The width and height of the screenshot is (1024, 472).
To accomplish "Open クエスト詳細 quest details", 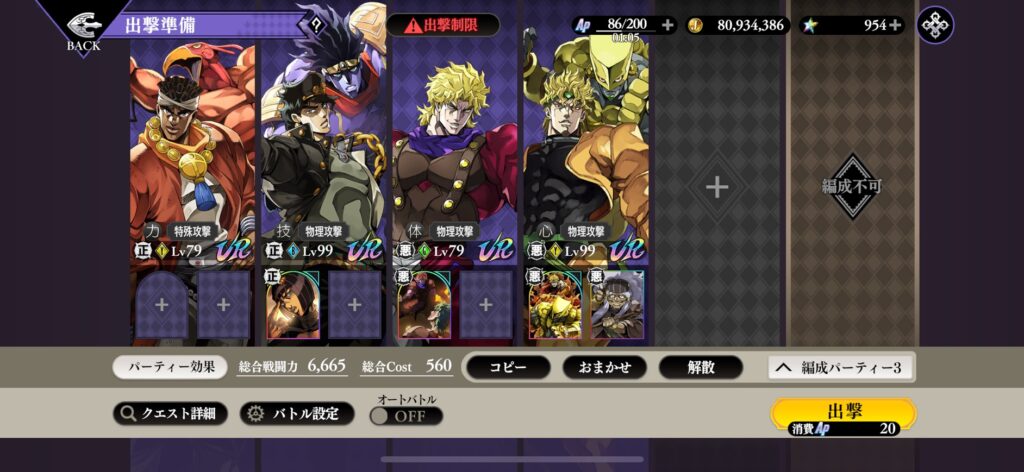I will tap(170, 413).
